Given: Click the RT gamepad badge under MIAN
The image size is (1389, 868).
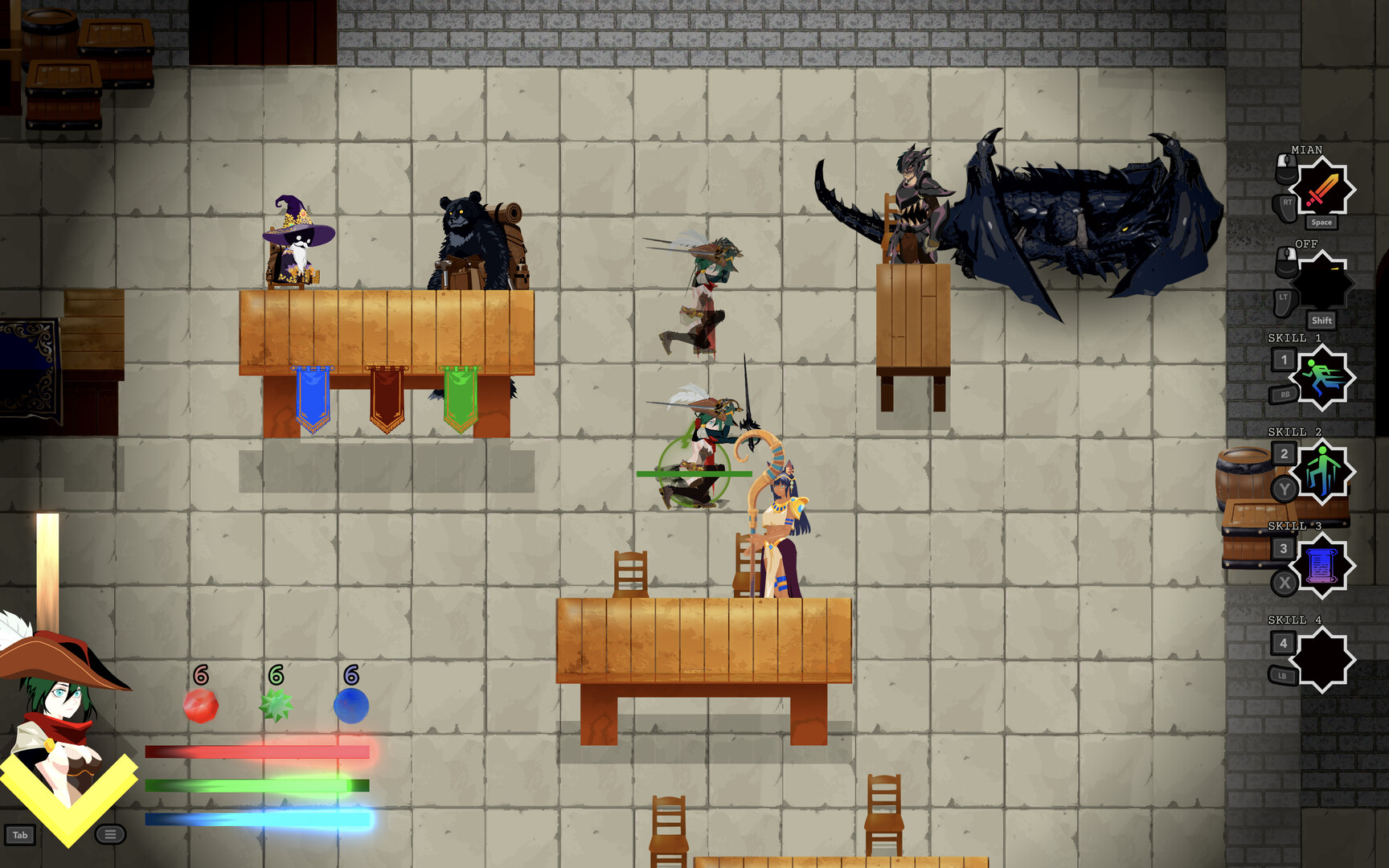Looking at the screenshot, I should [1285, 205].
